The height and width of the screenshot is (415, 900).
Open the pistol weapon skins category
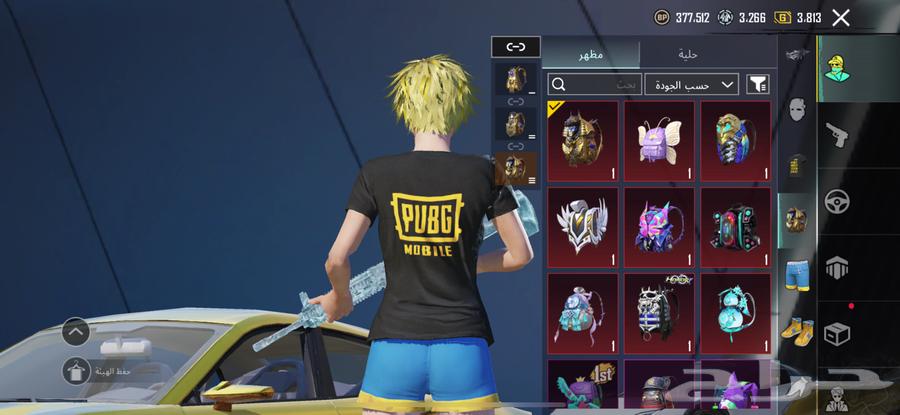point(837,135)
